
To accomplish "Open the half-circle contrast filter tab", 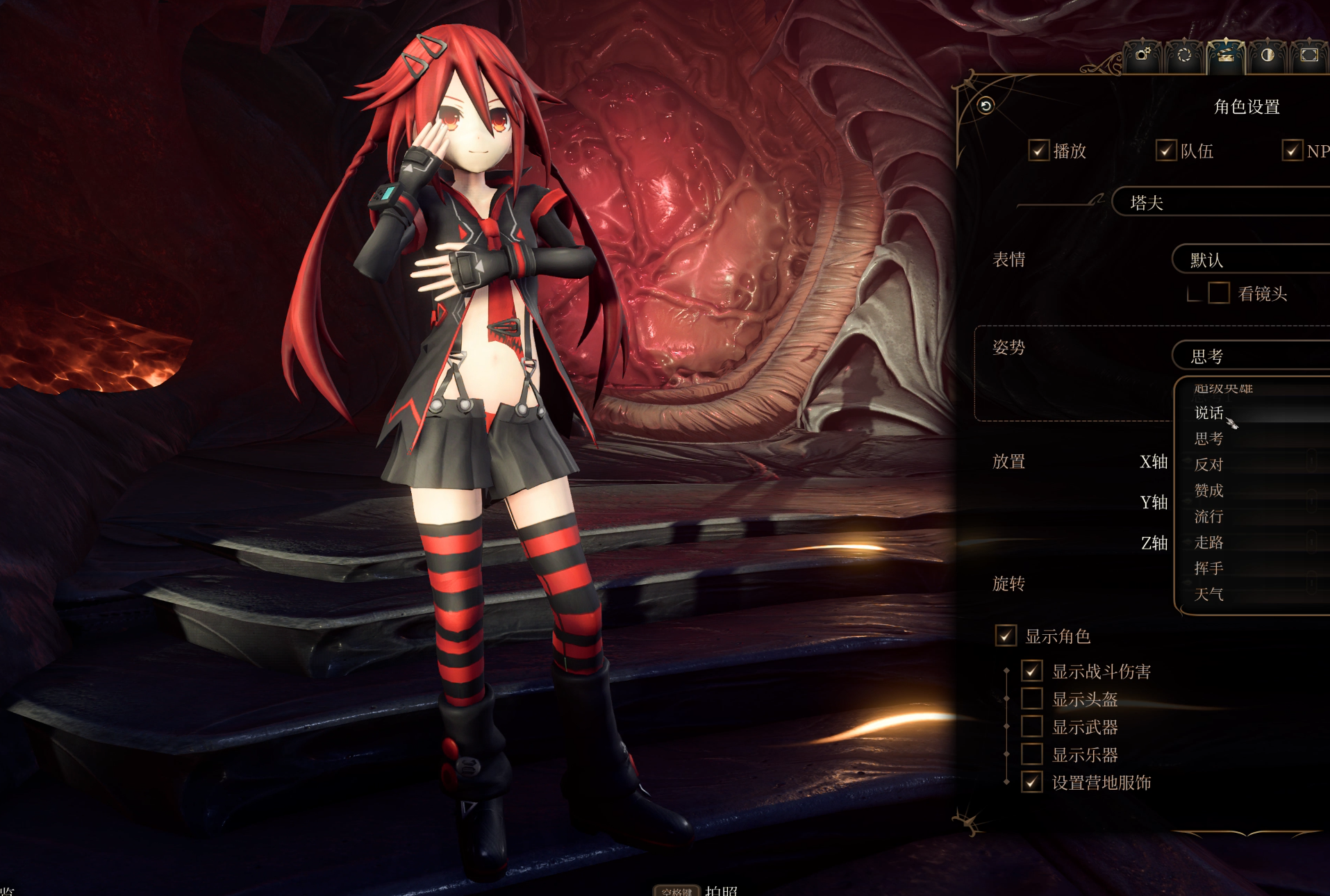I will click(x=1267, y=55).
